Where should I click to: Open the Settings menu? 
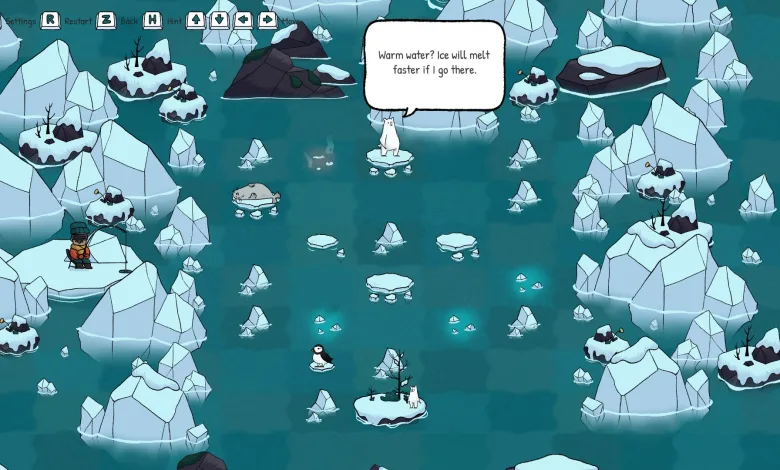coord(20,20)
